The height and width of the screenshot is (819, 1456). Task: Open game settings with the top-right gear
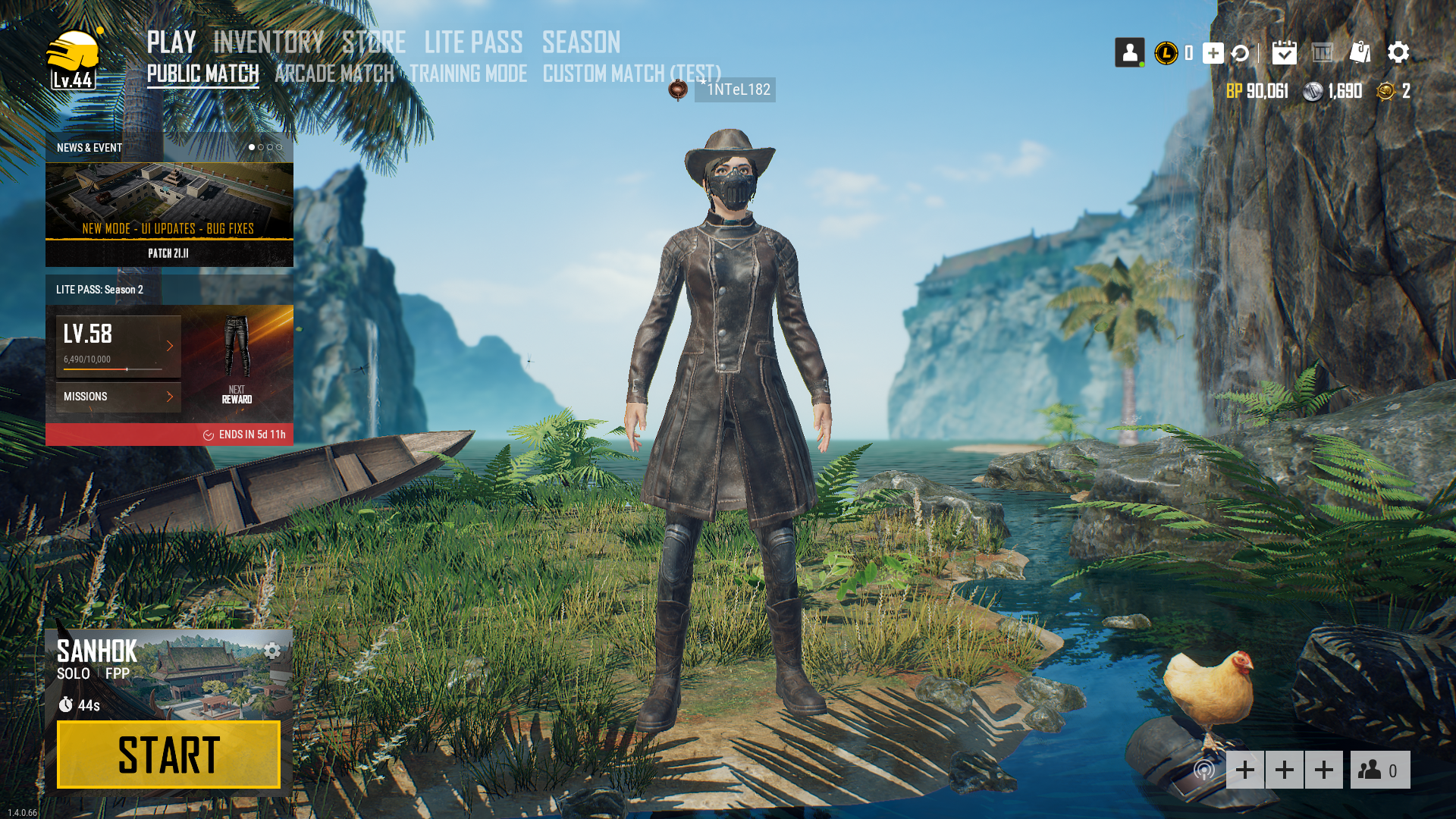(1398, 52)
